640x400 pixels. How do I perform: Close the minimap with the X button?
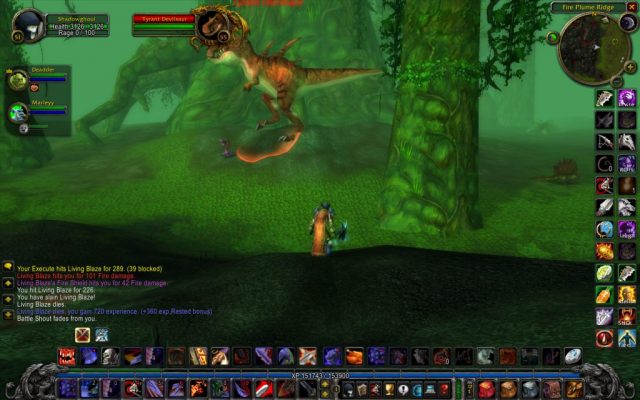pos(631,7)
